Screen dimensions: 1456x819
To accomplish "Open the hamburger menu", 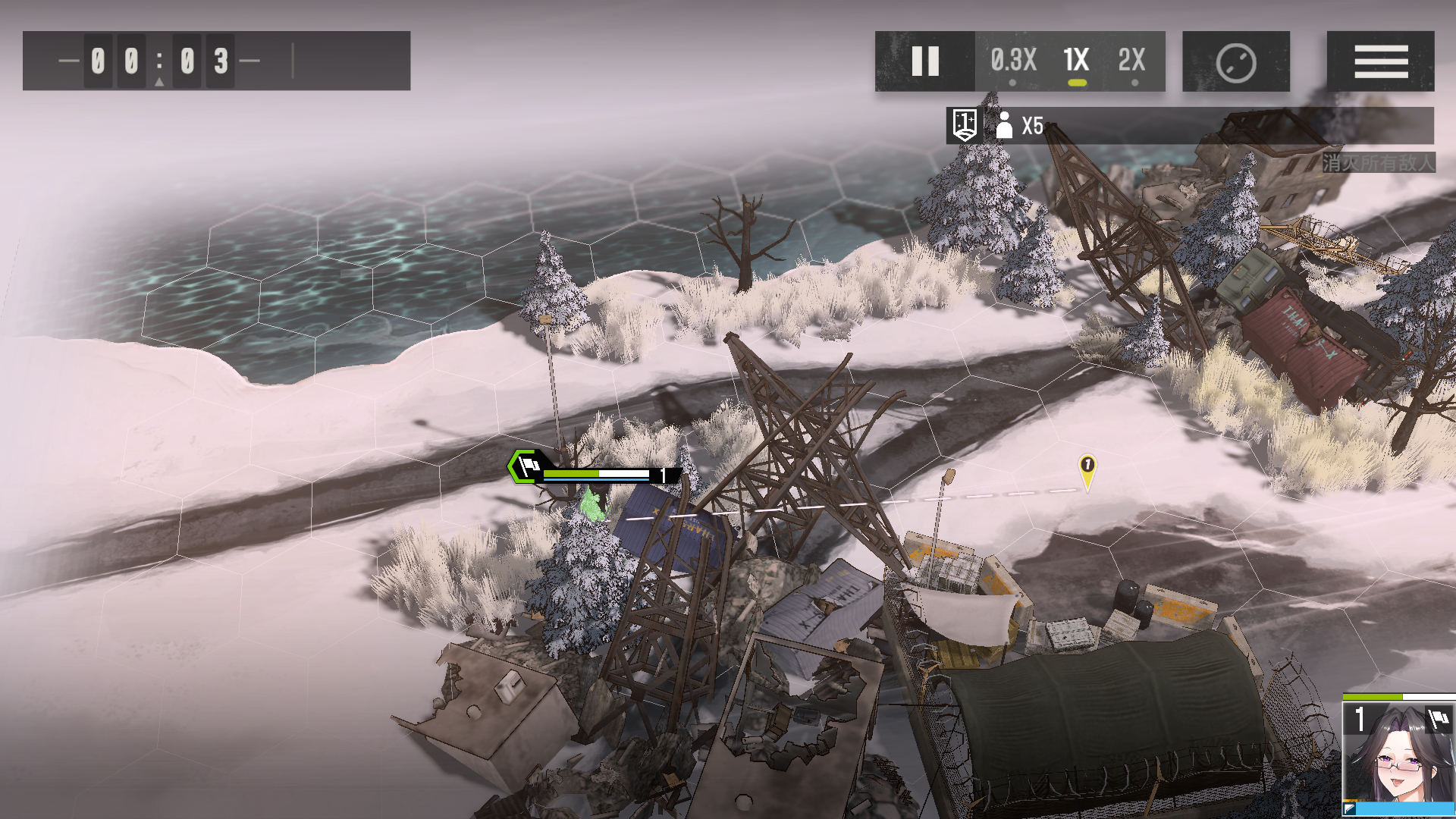I will [1380, 61].
